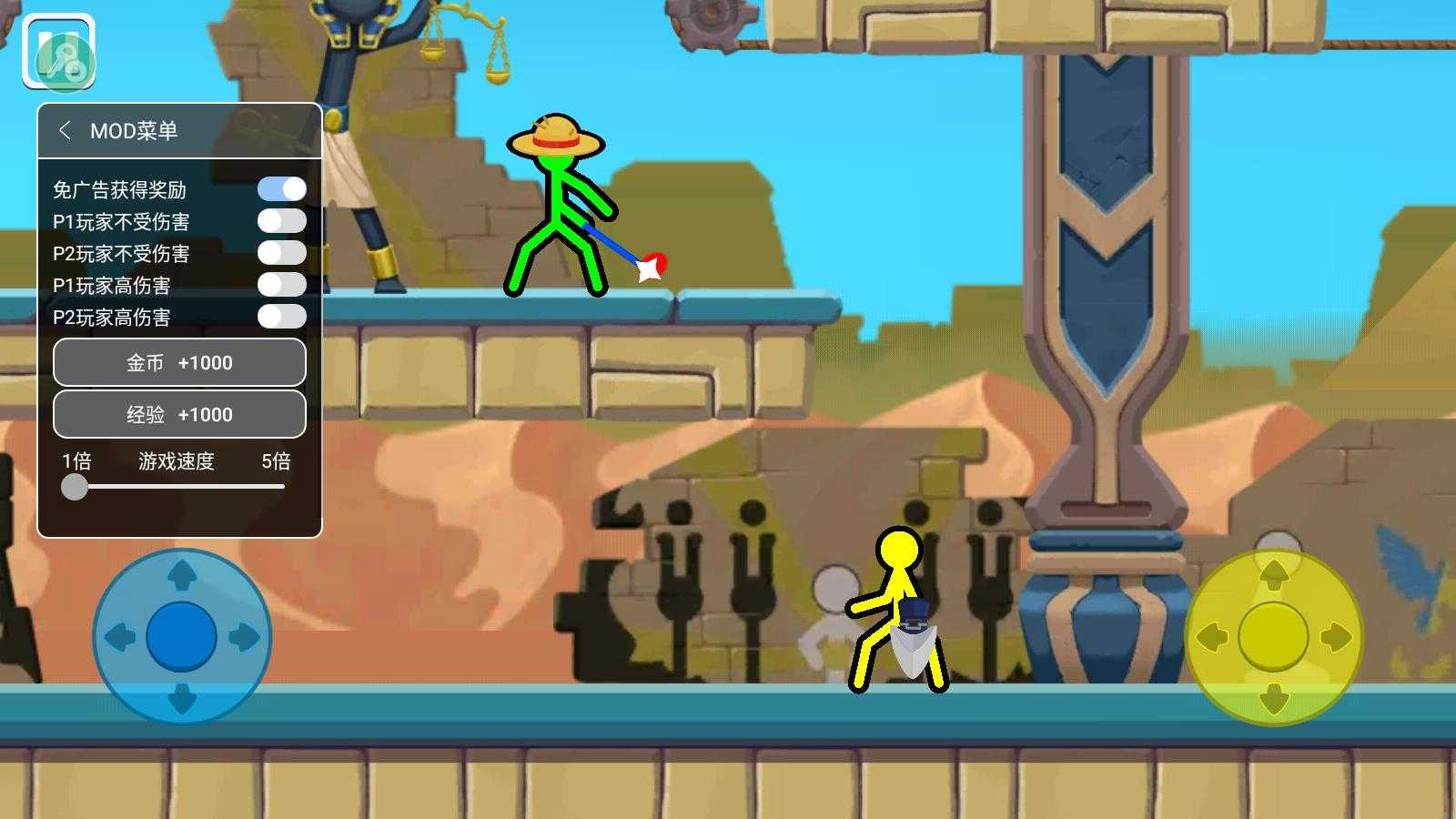
Task: Click the 经验 +1000 experience button
Action: (x=179, y=414)
